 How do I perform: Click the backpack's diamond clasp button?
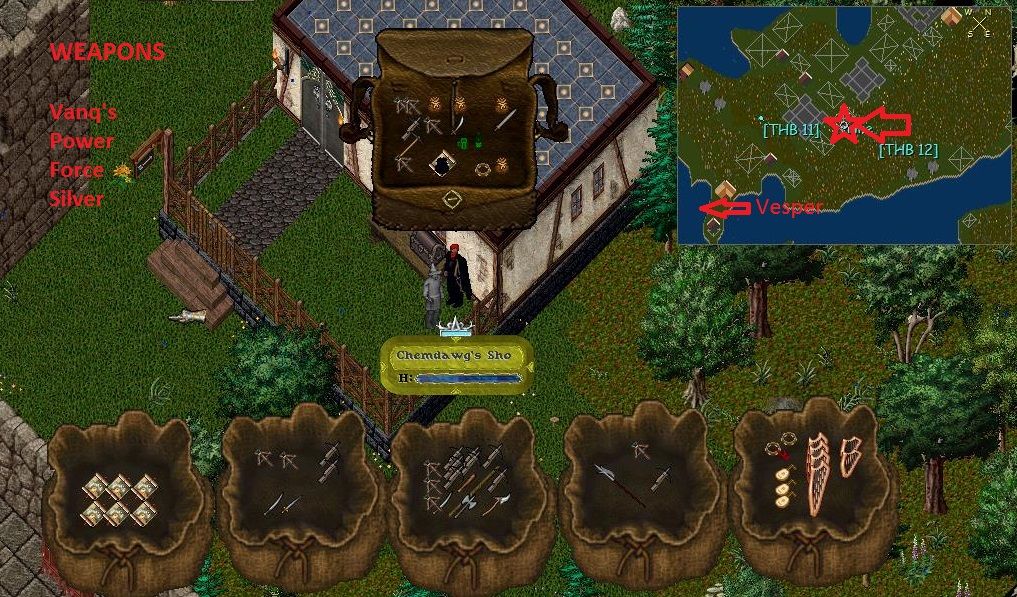tap(451, 199)
